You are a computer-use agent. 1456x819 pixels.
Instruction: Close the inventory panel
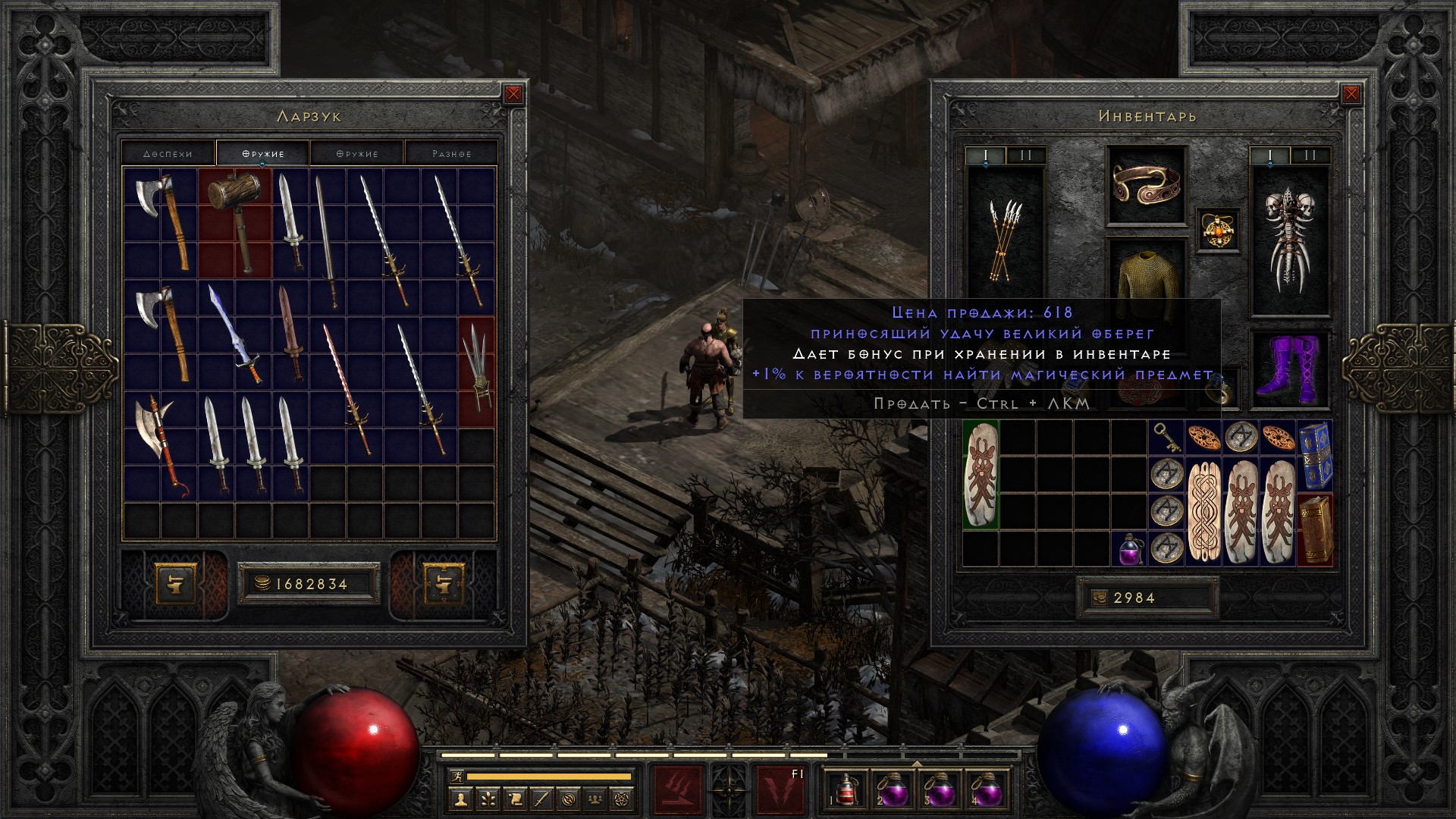pyautogui.click(x=1351, y=94)
